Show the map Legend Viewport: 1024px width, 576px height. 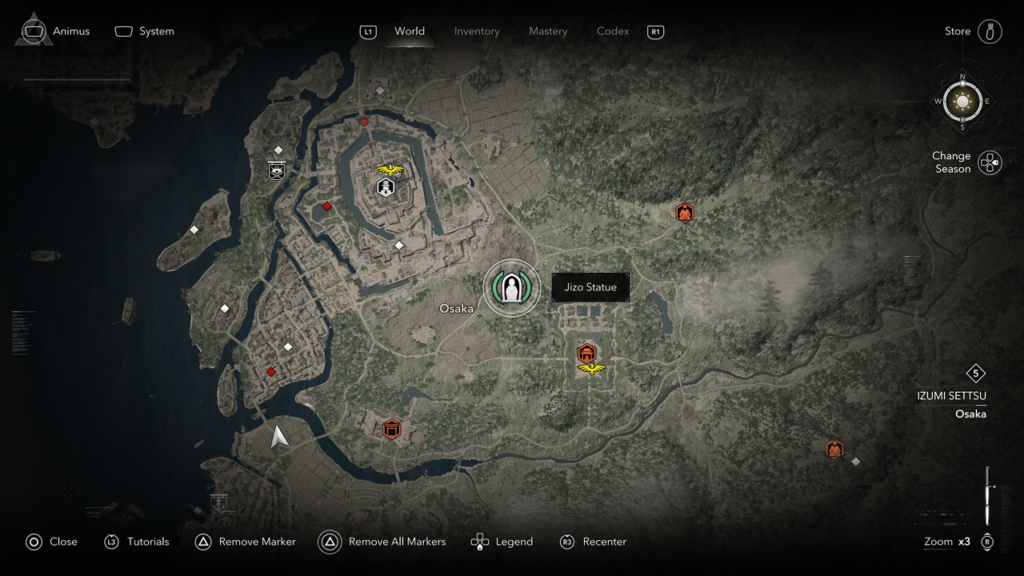[x=502, y=542]
